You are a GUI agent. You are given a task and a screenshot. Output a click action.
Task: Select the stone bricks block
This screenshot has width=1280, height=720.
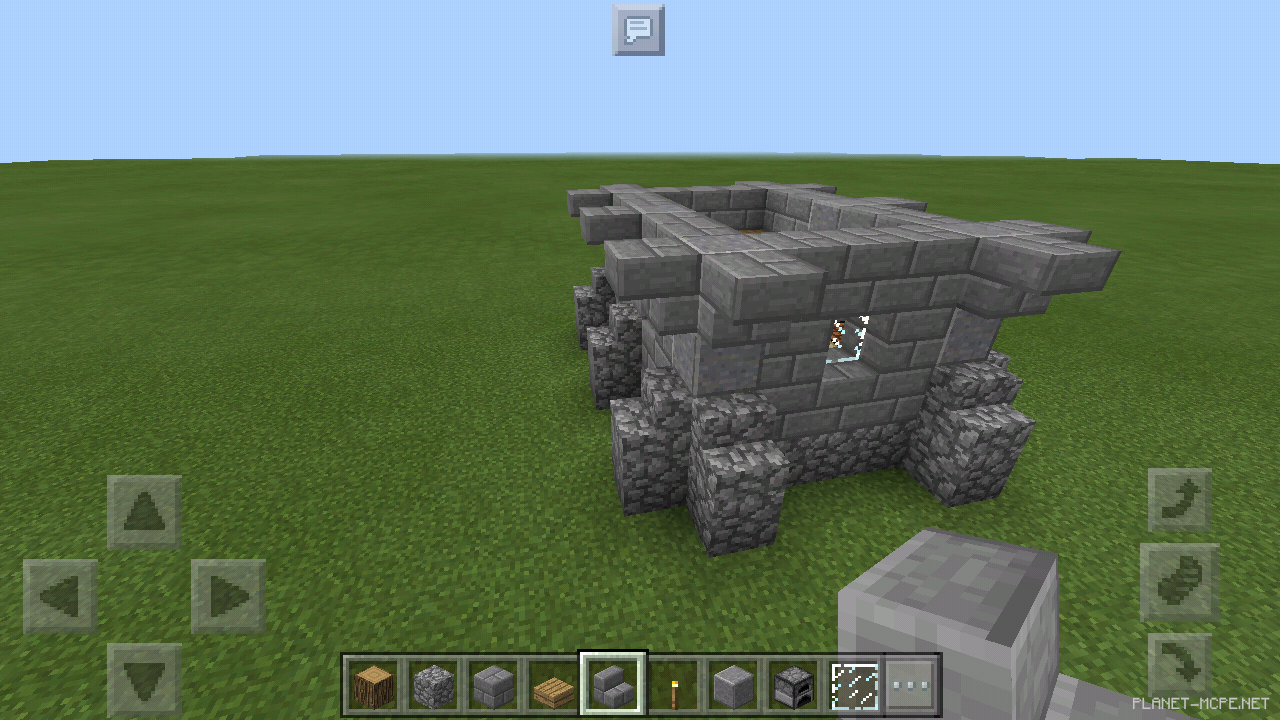pyautogui.click(x=492, y=681)
